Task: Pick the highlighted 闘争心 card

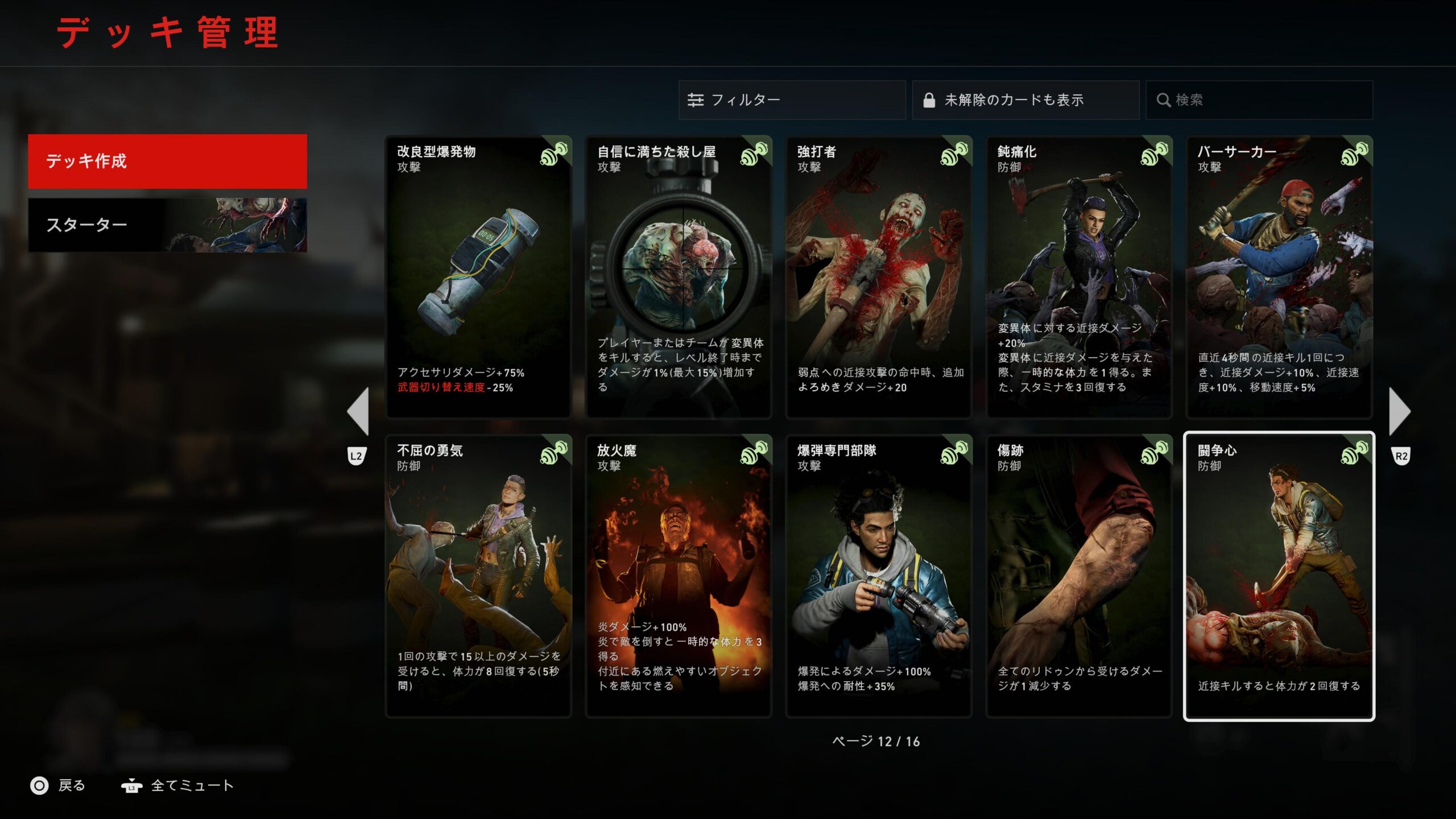Action: 1279,576
